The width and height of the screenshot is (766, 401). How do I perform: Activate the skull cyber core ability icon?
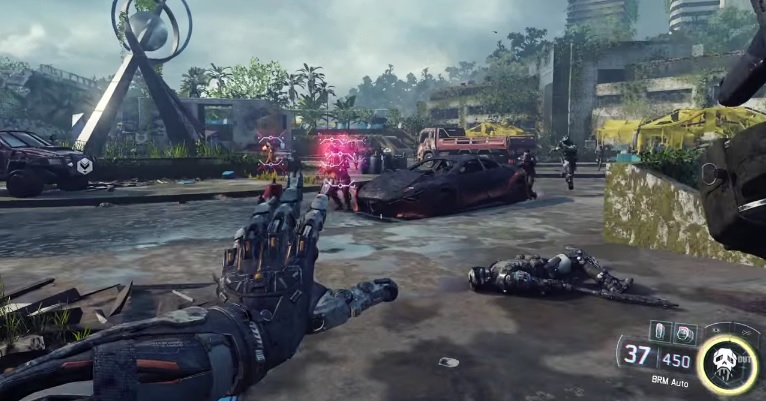725,361
